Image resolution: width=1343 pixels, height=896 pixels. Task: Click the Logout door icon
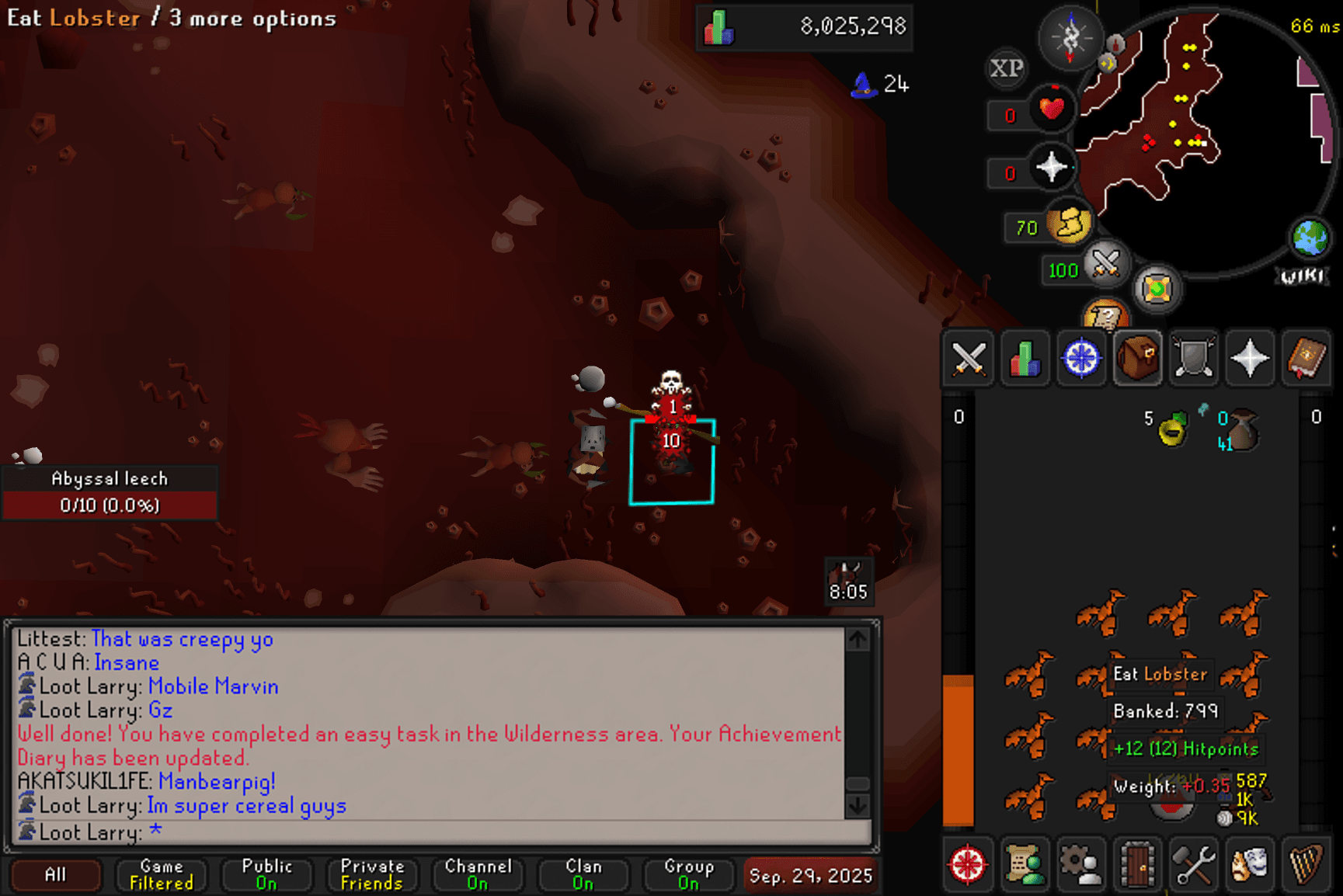[x=1137, y=864]
